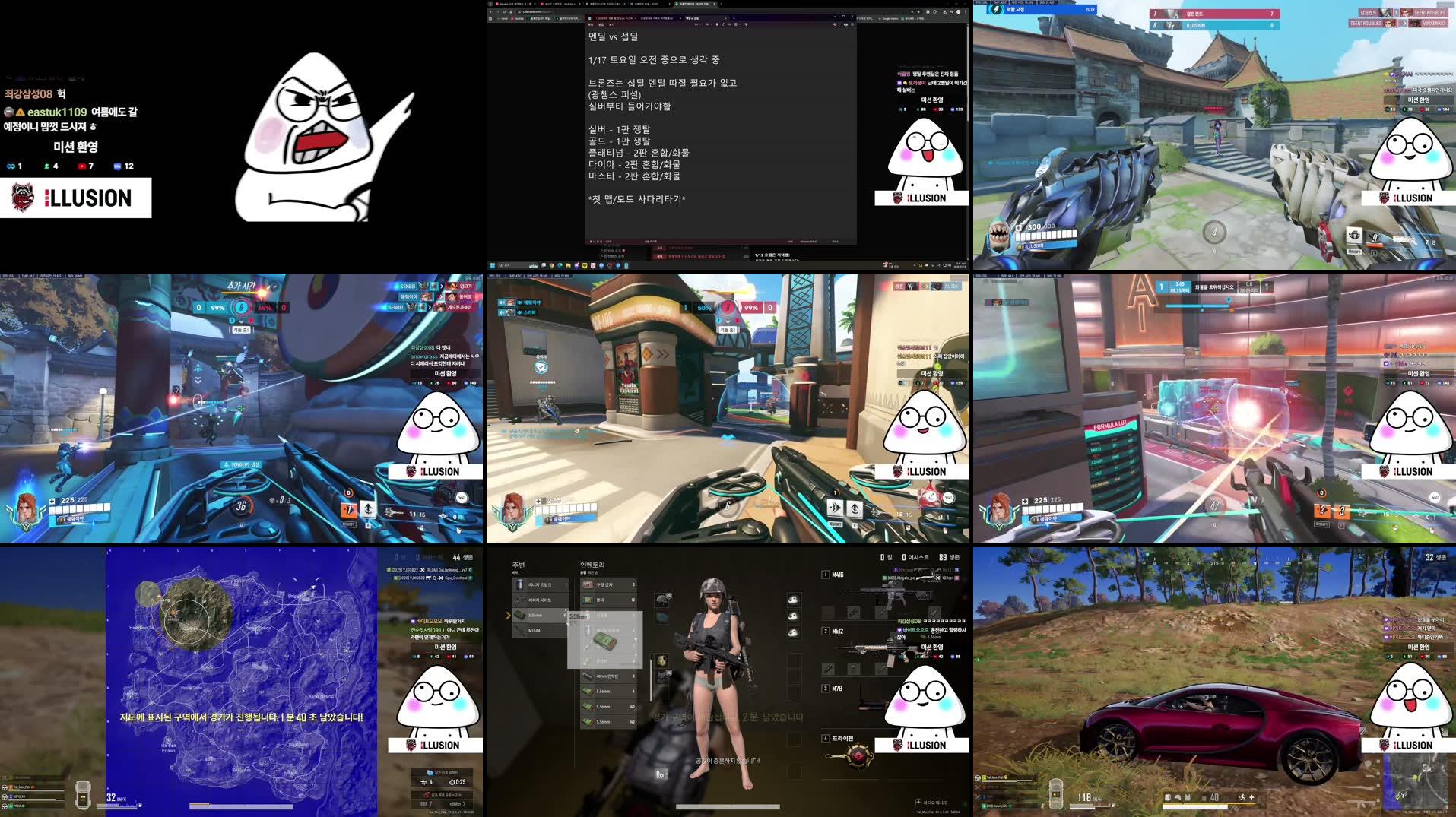Screen dimensions: 1456x817
Task: Apply italic formatting in the memo toolbar
Action: 723,24
